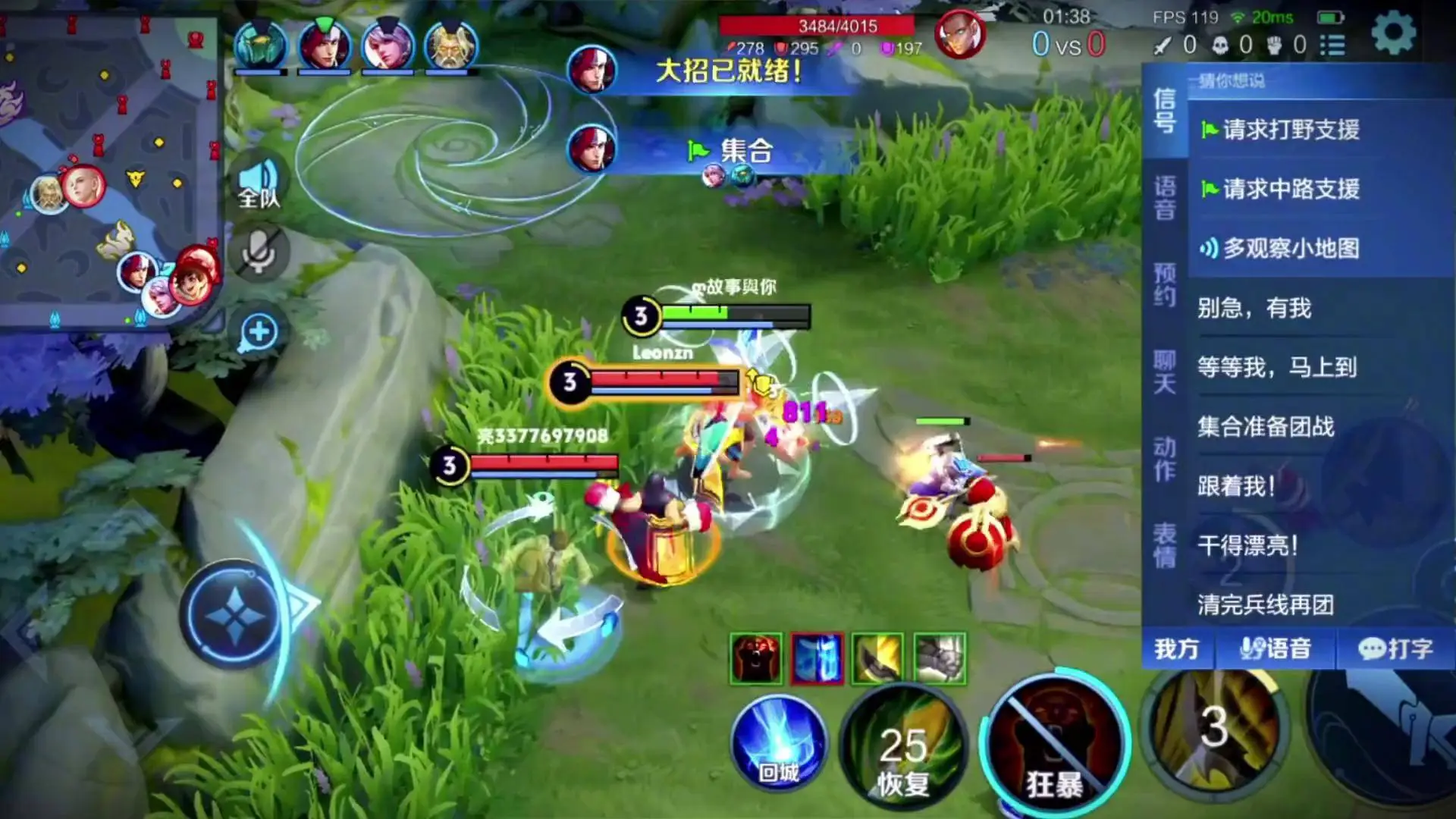Send "请求打野支援" quick message

click(x=1289, y=130)
